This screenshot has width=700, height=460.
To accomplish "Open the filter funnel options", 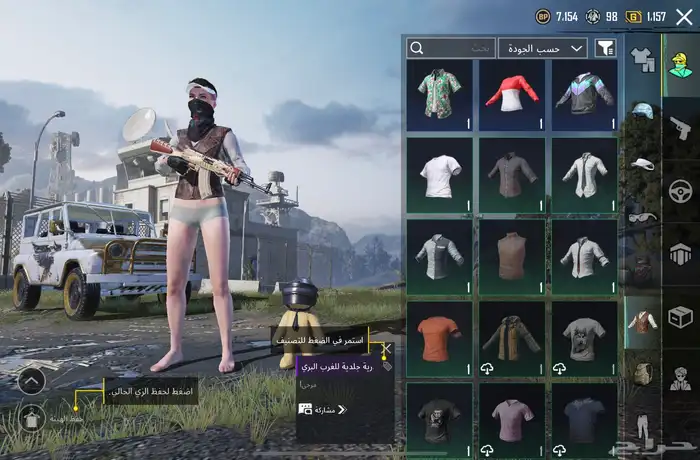I will click(605, 48).
